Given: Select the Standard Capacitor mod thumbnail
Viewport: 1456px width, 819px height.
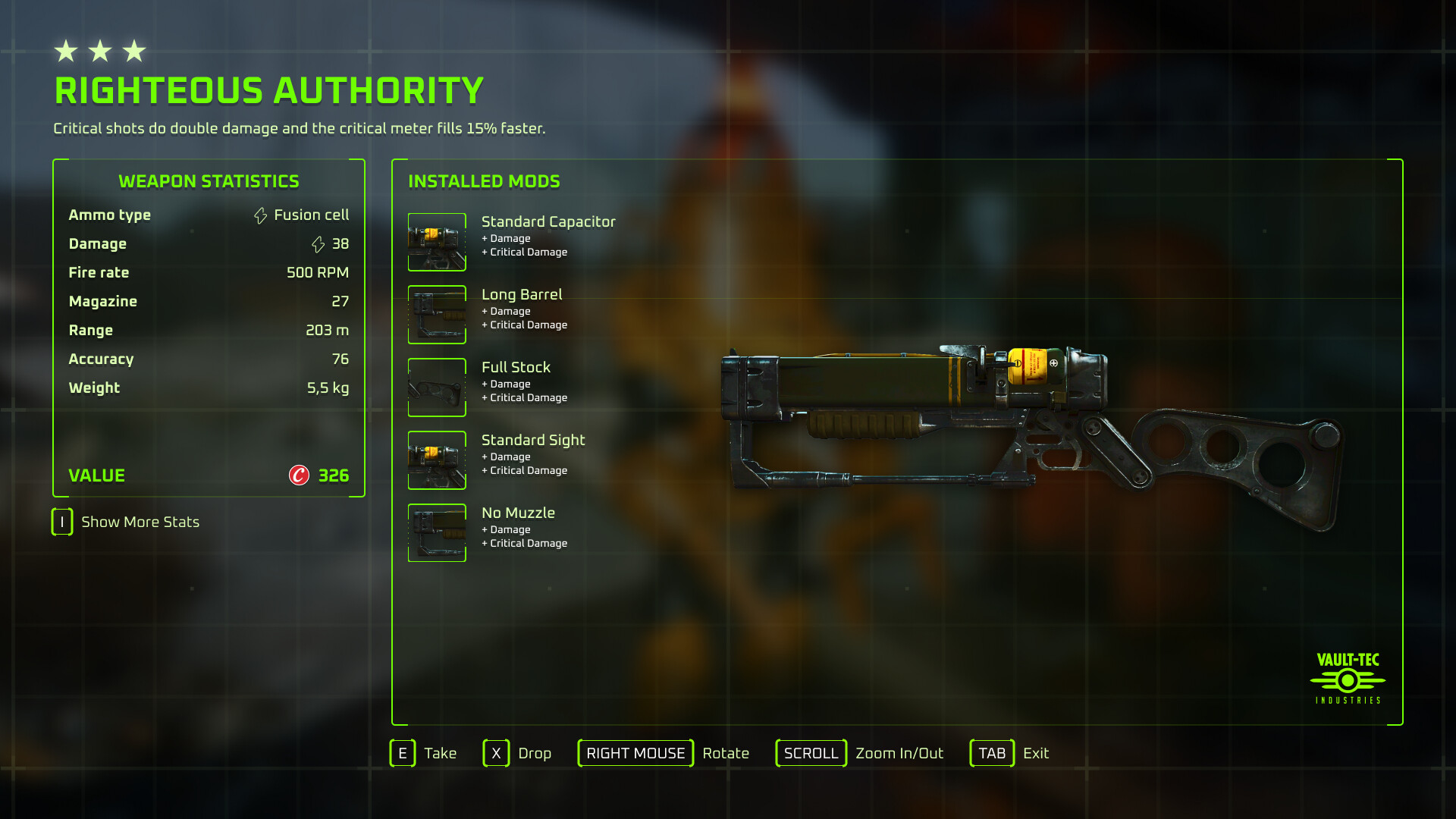Looking at the screenshot, I should 437,242.
